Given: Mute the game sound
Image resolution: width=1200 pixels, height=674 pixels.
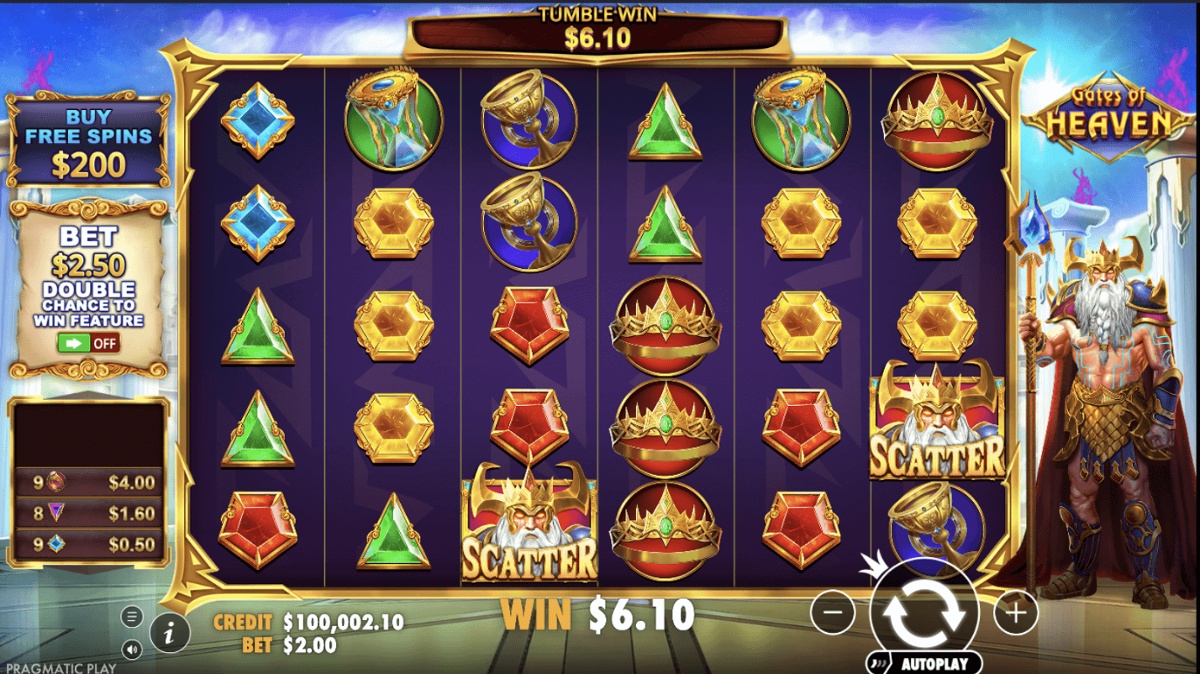Looking at the screenshot, I should click(x=133, y=648).
